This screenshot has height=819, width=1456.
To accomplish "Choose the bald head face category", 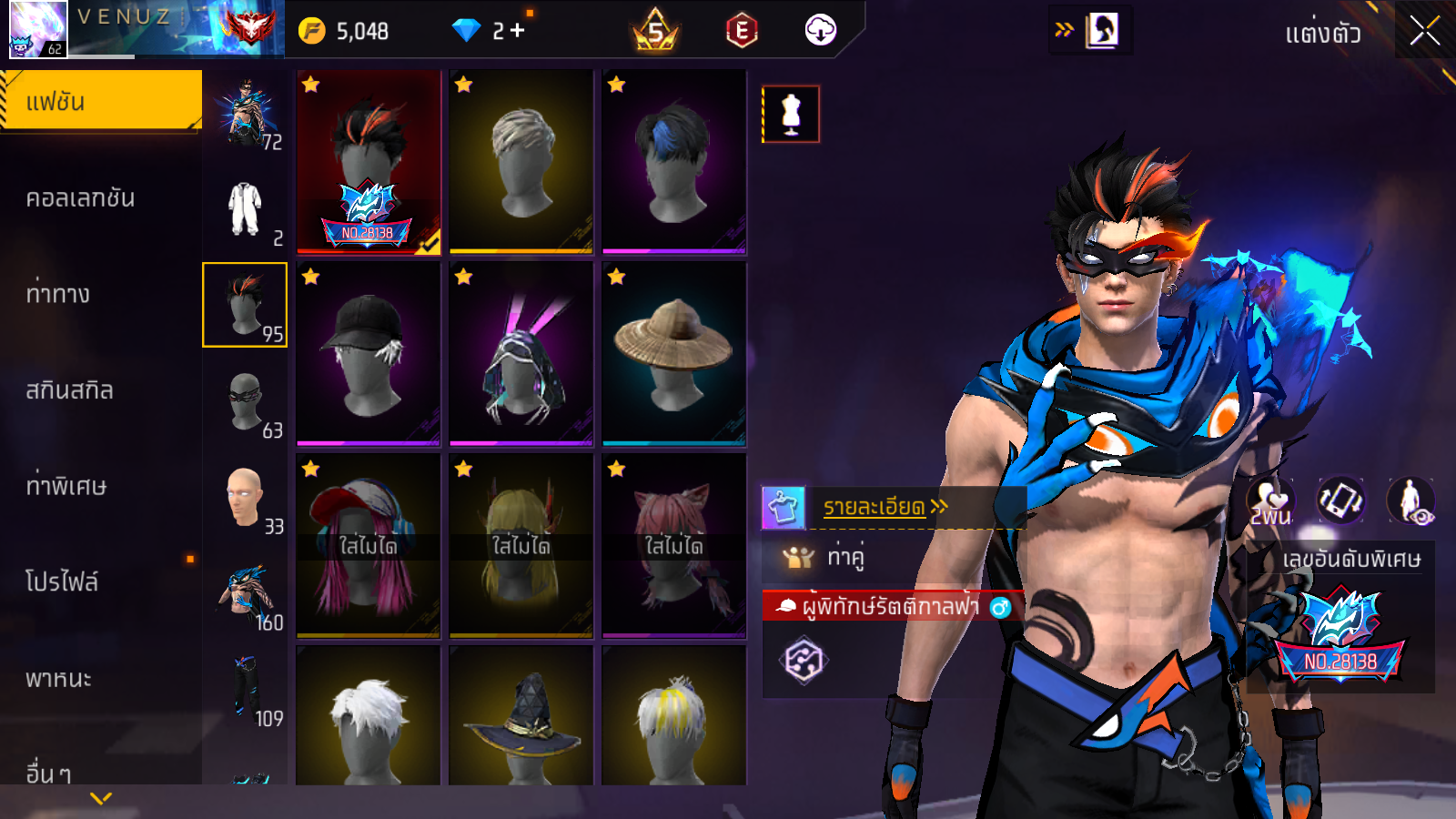I will point(245,498).
